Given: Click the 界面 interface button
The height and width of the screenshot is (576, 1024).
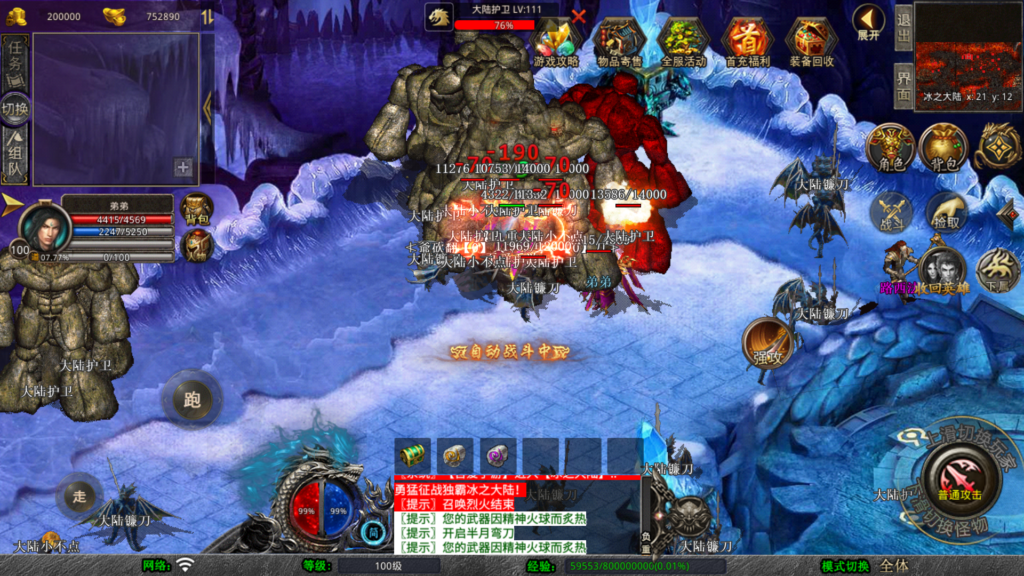Looking at the screenshot, I should 902,86.
